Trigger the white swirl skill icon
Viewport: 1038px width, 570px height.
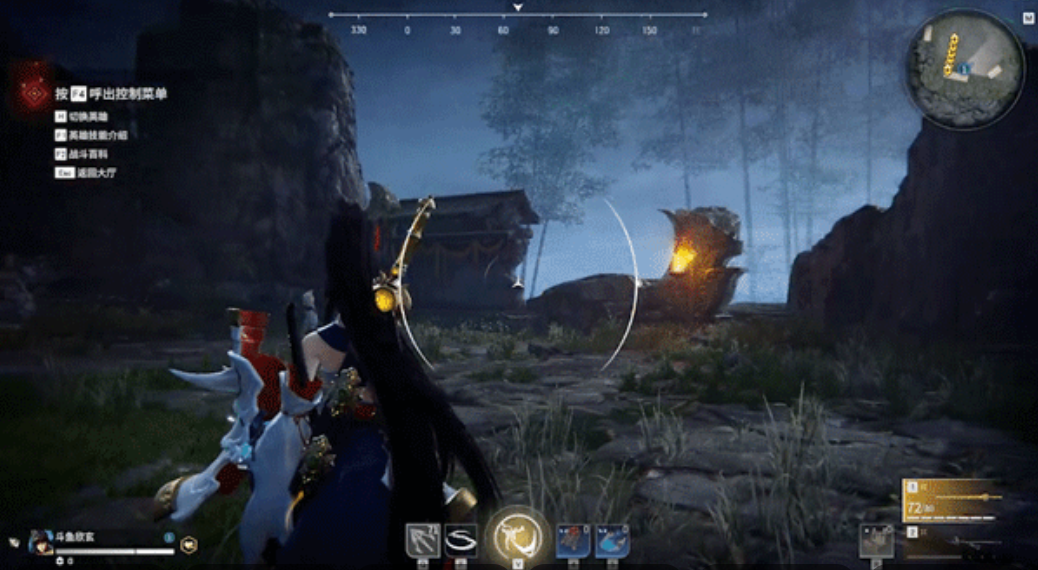(461, 540)
